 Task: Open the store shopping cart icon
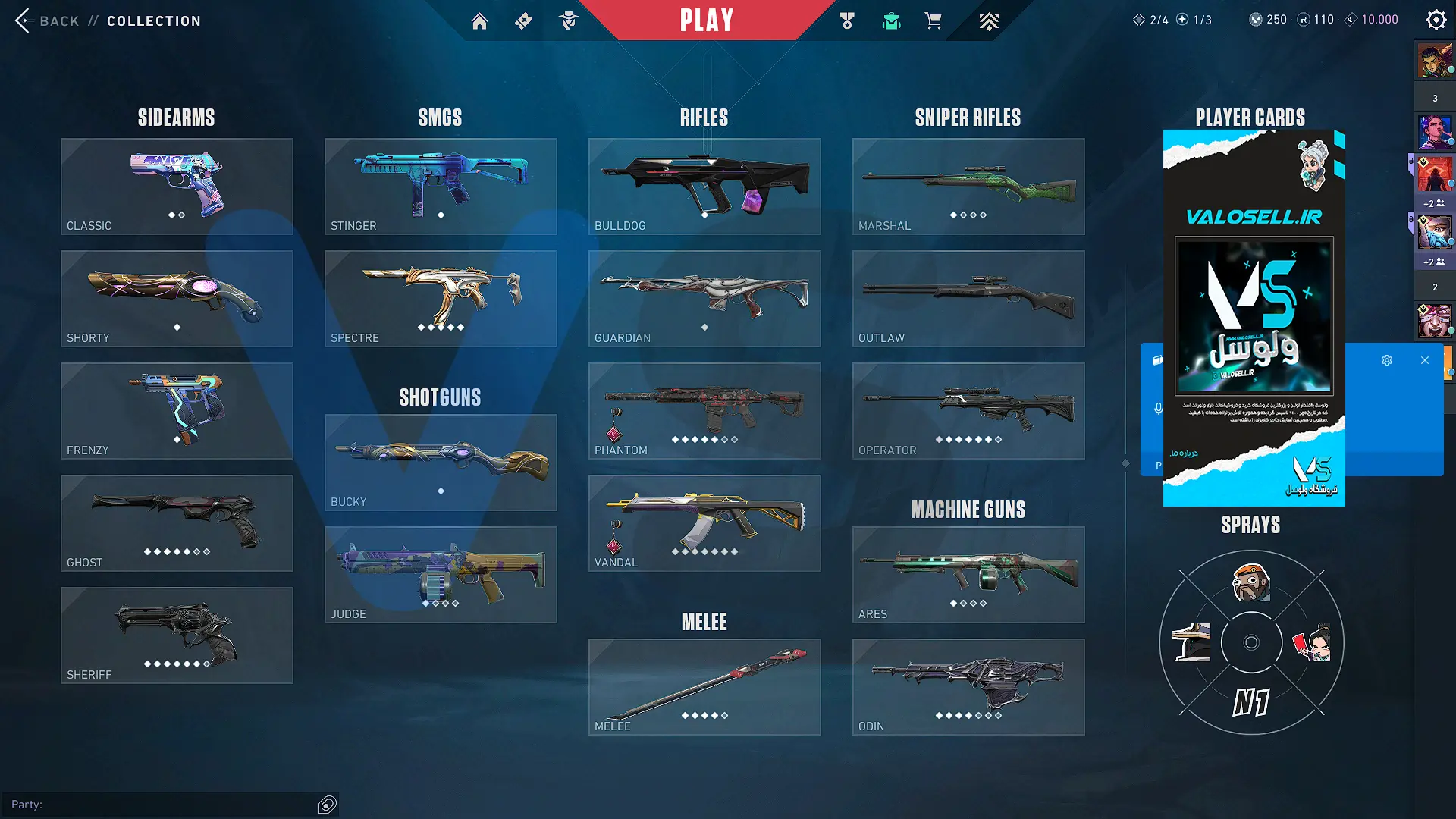click(933, 21)
